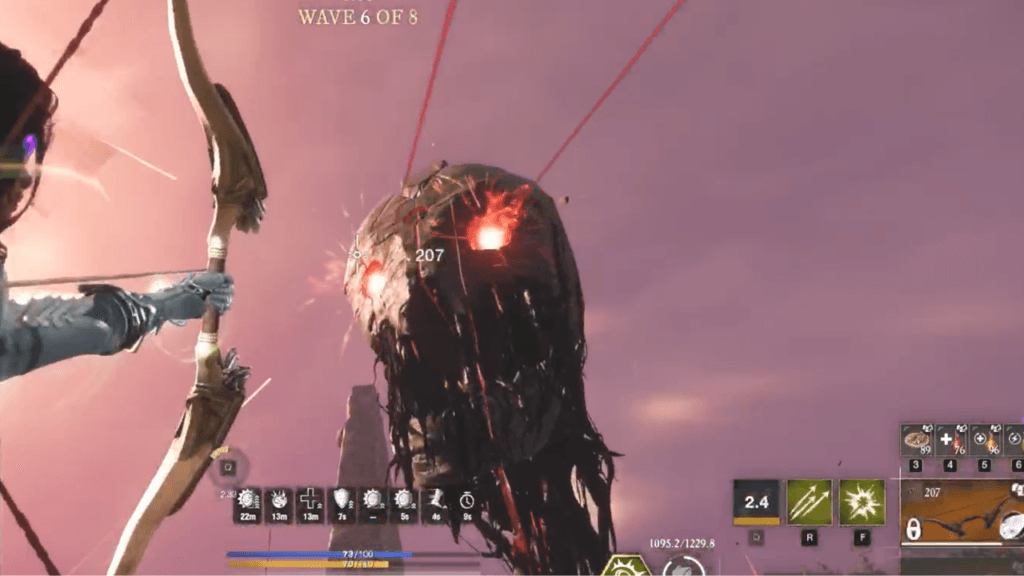Use the food item with 89 count

tap(917, 441)
